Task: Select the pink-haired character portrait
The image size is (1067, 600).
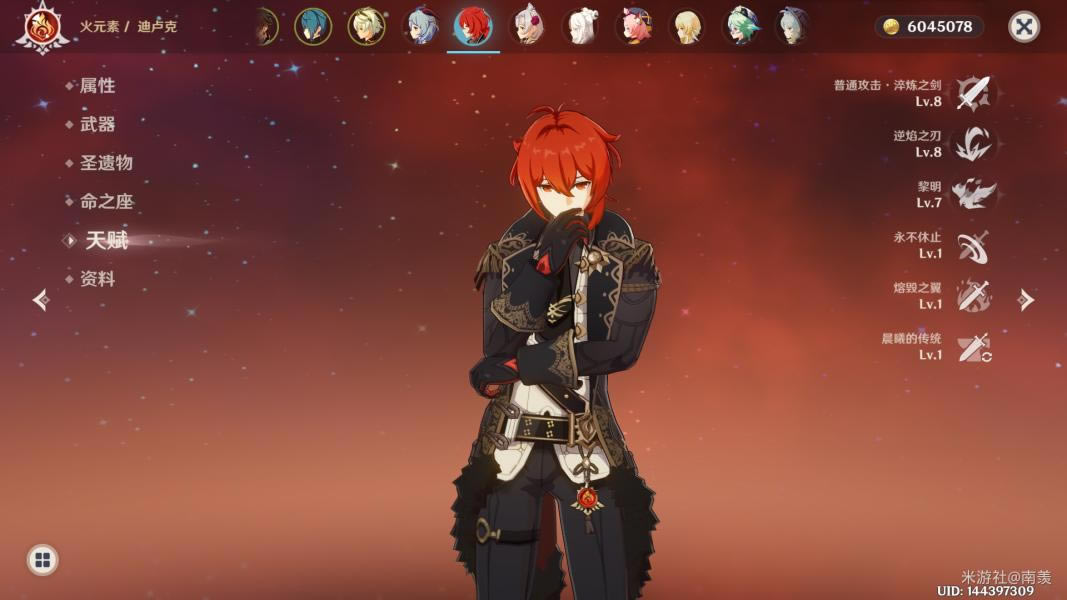Action: [634, 27]
